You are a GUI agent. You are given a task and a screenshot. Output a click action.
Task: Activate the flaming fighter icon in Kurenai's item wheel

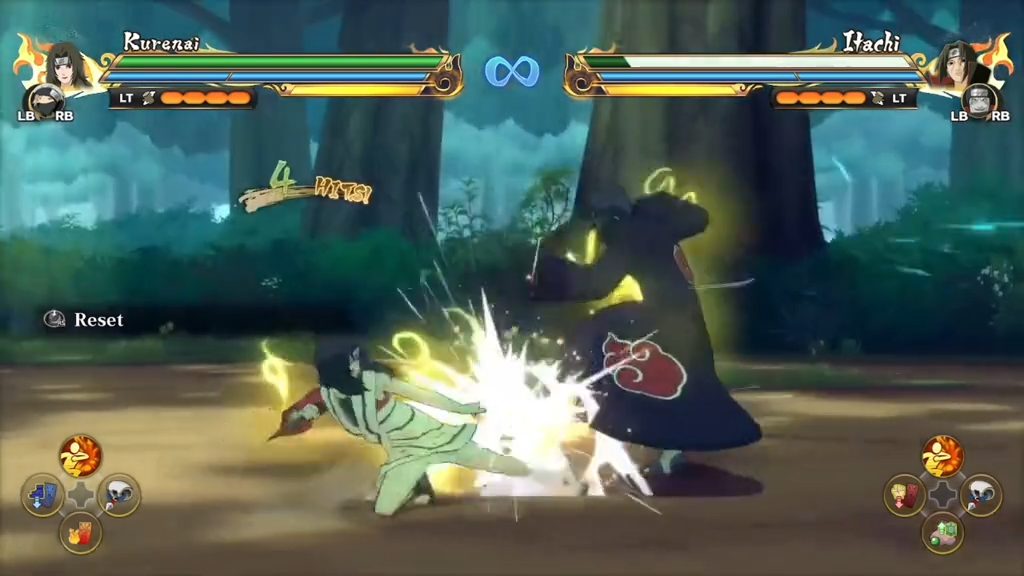coord(80,456)
